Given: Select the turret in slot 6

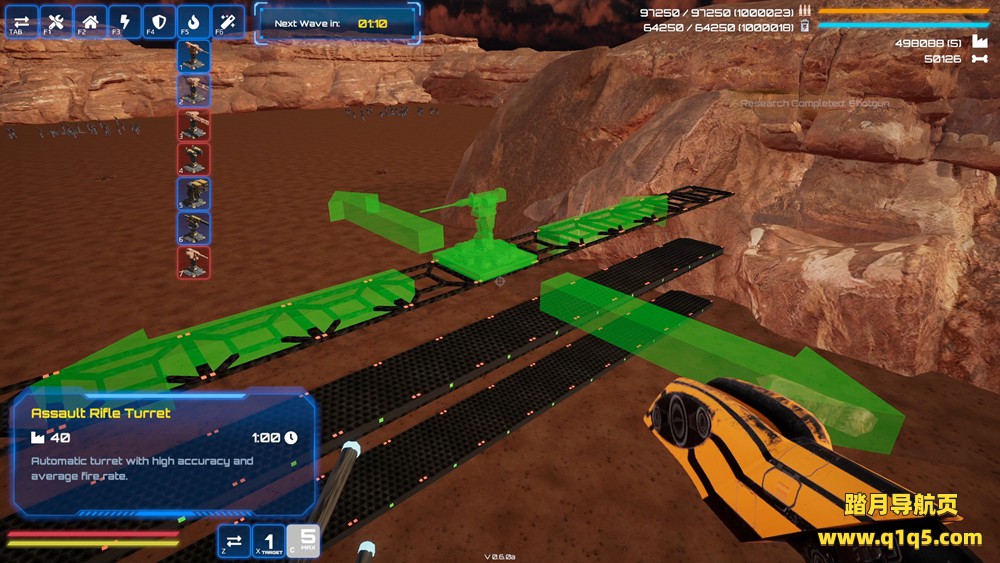Looking at the screenshot, I should (194, 228).
